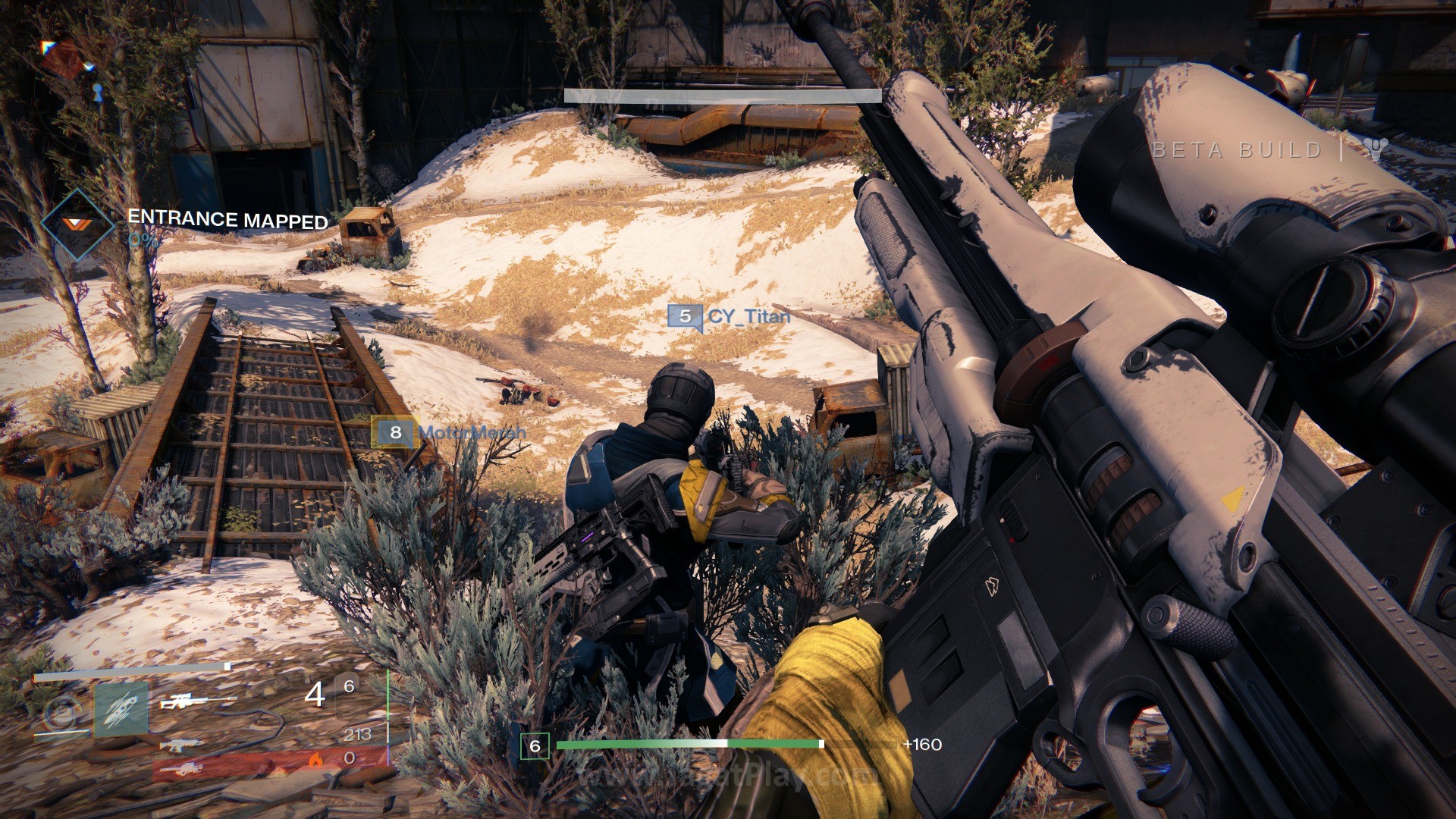Click the blue keyhole marker on radar
This screenshot has height=819, width=1456.
point(97,93)
